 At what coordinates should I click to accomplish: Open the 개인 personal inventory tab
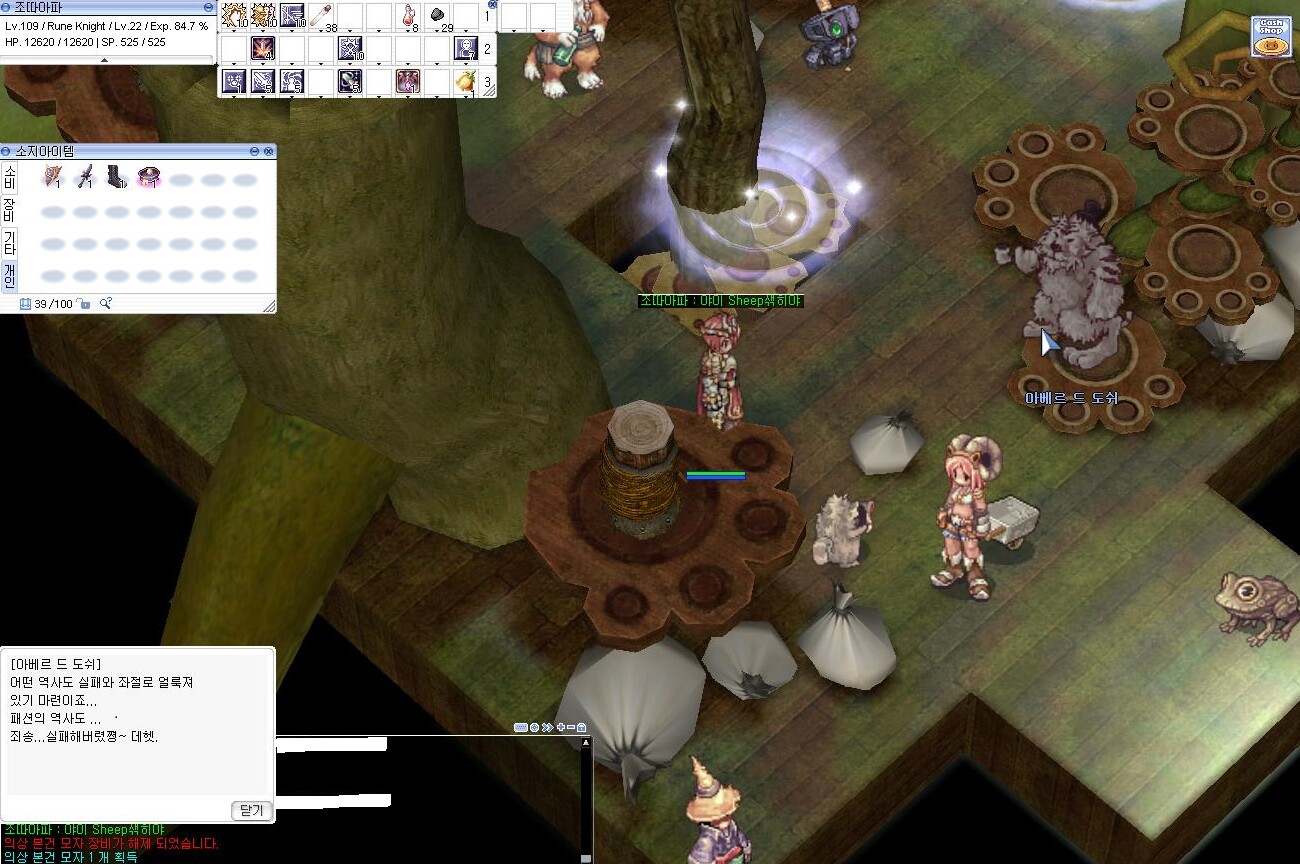tap(10, 275)
